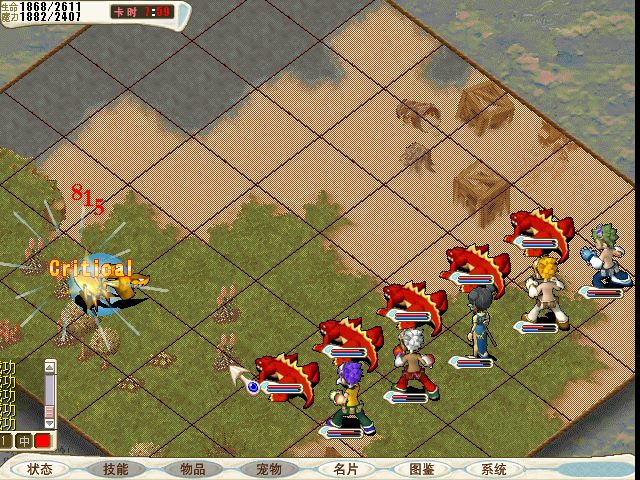The image size is (640, 480).
Task: Open the 名片 (Name Card) menu
Action: tap(345, 469)
